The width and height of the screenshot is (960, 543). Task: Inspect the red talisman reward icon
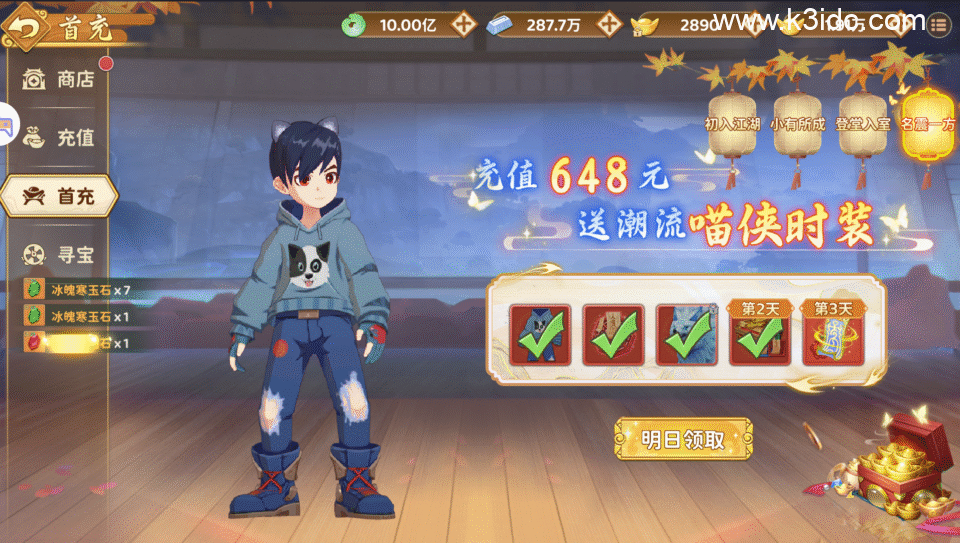(613, 334)
